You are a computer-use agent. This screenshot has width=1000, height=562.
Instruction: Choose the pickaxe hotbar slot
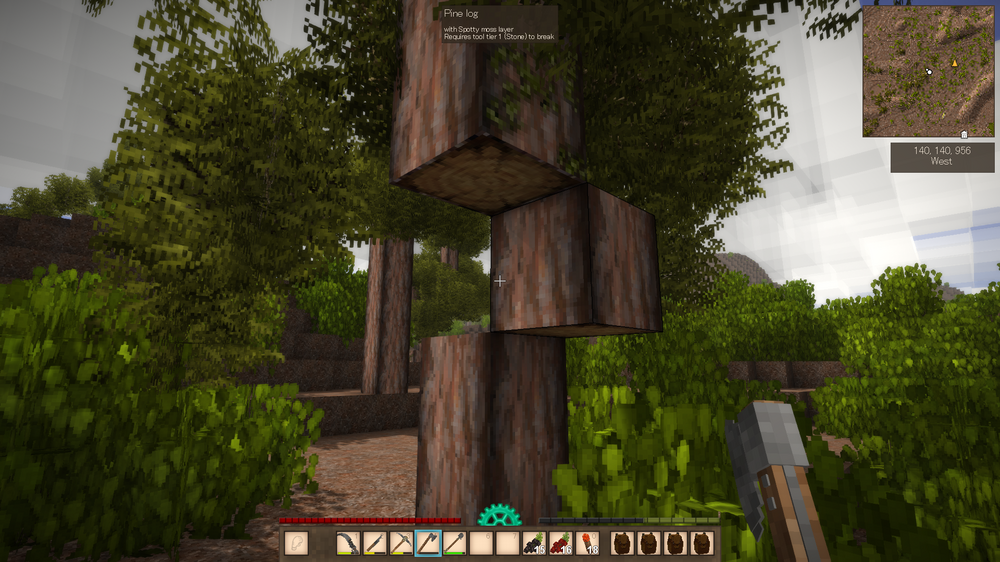(401, 543)
